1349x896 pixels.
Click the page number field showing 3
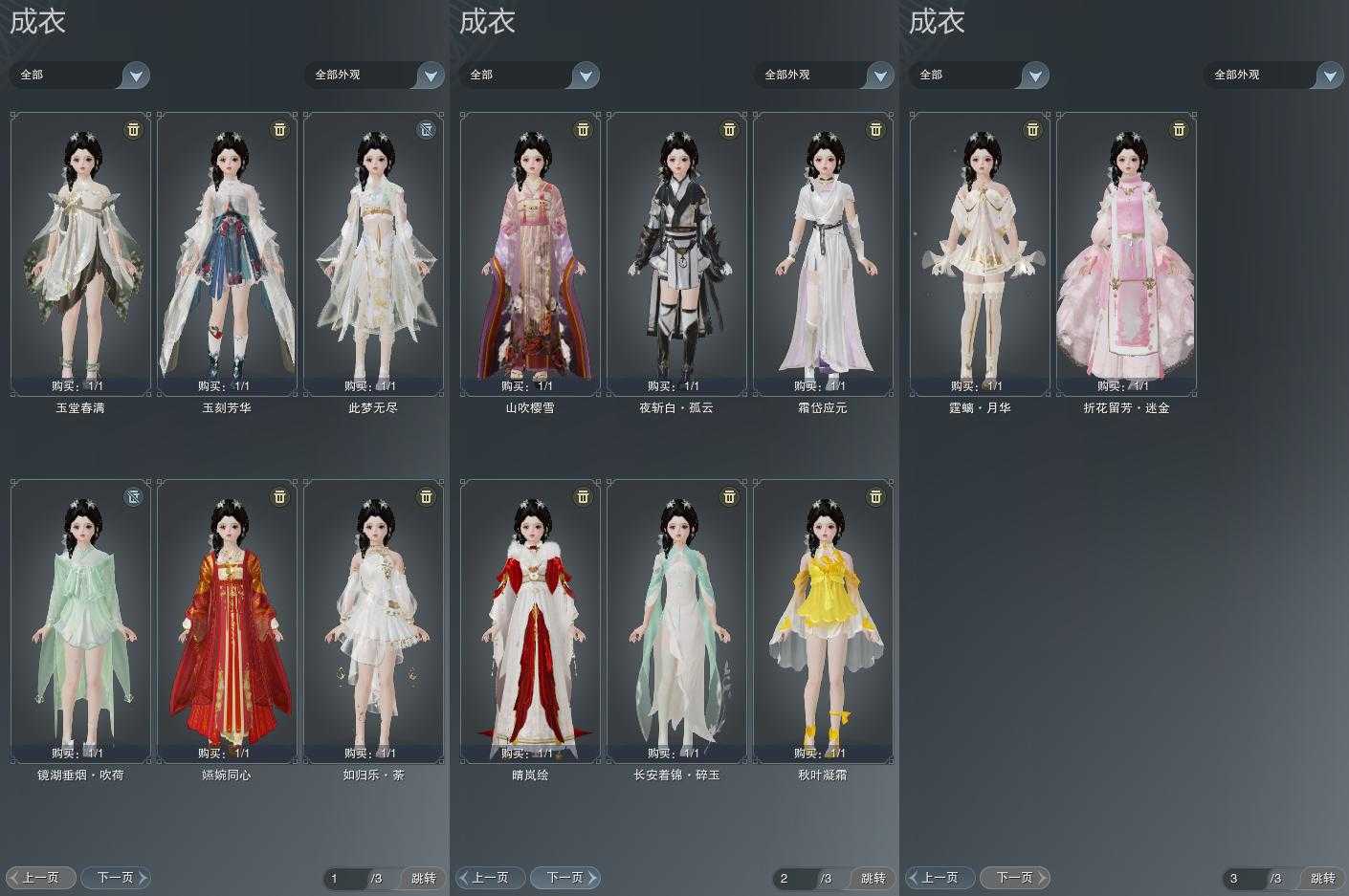pos(1244,878)
